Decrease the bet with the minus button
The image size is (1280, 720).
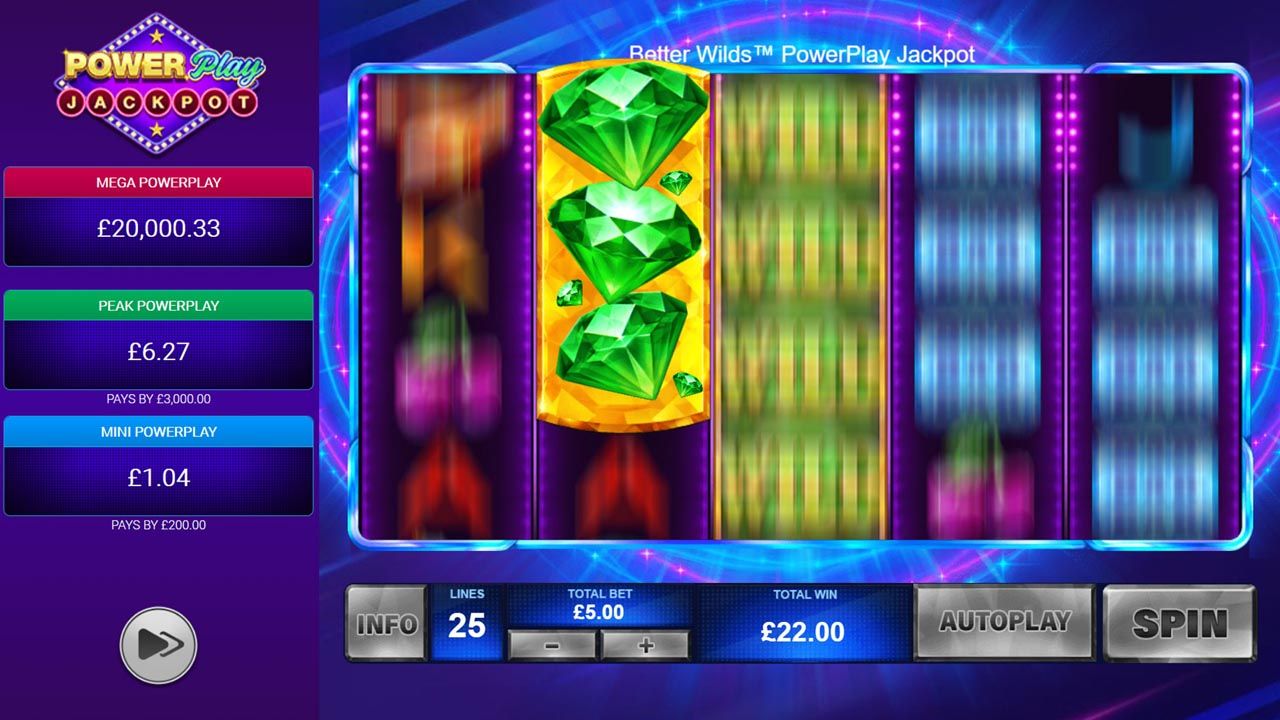point(554,647)
